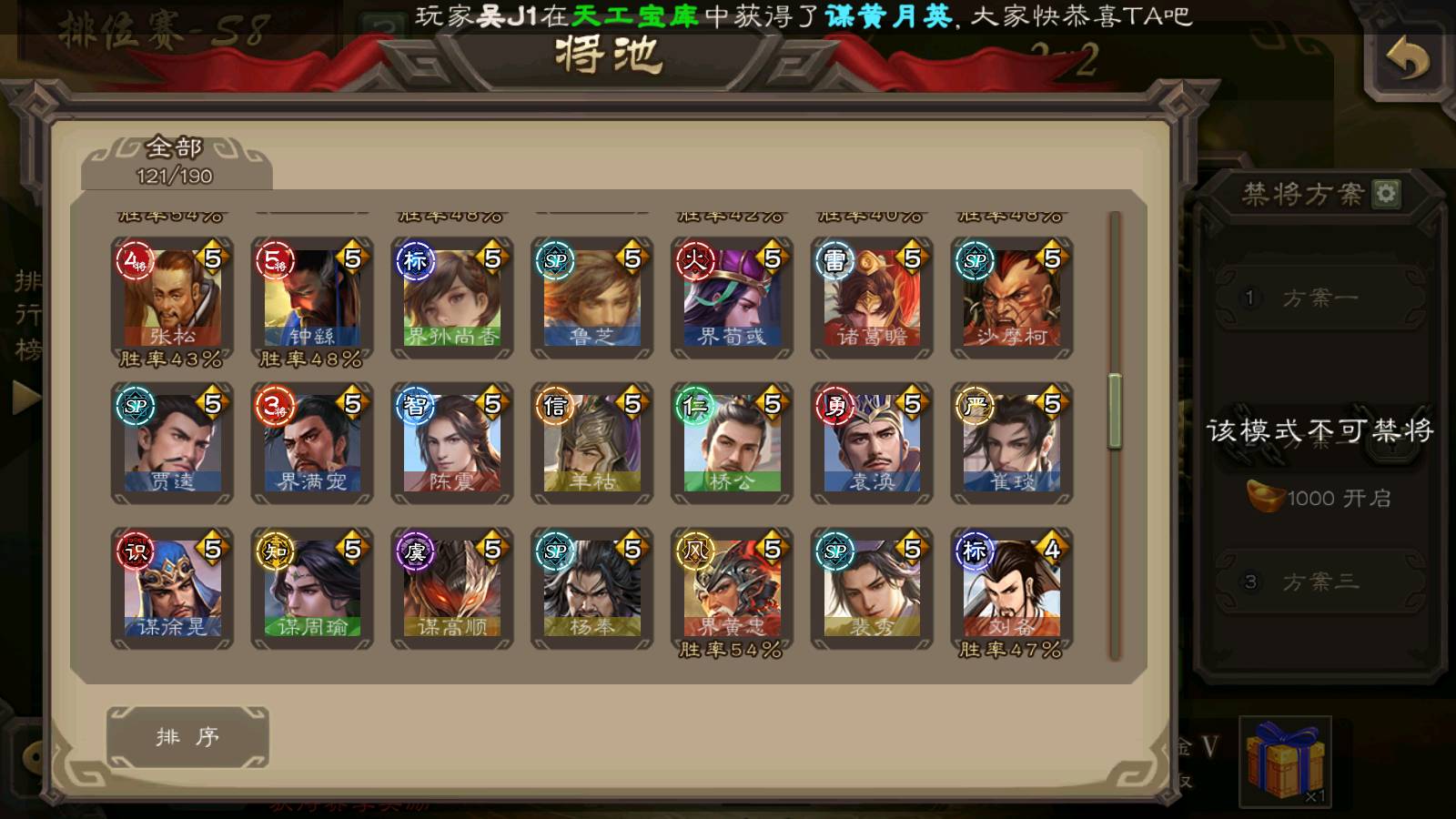The image size is (1456, 819).
Task: Choose the 刘备 hero card
Action: (x=1012, y=589)
